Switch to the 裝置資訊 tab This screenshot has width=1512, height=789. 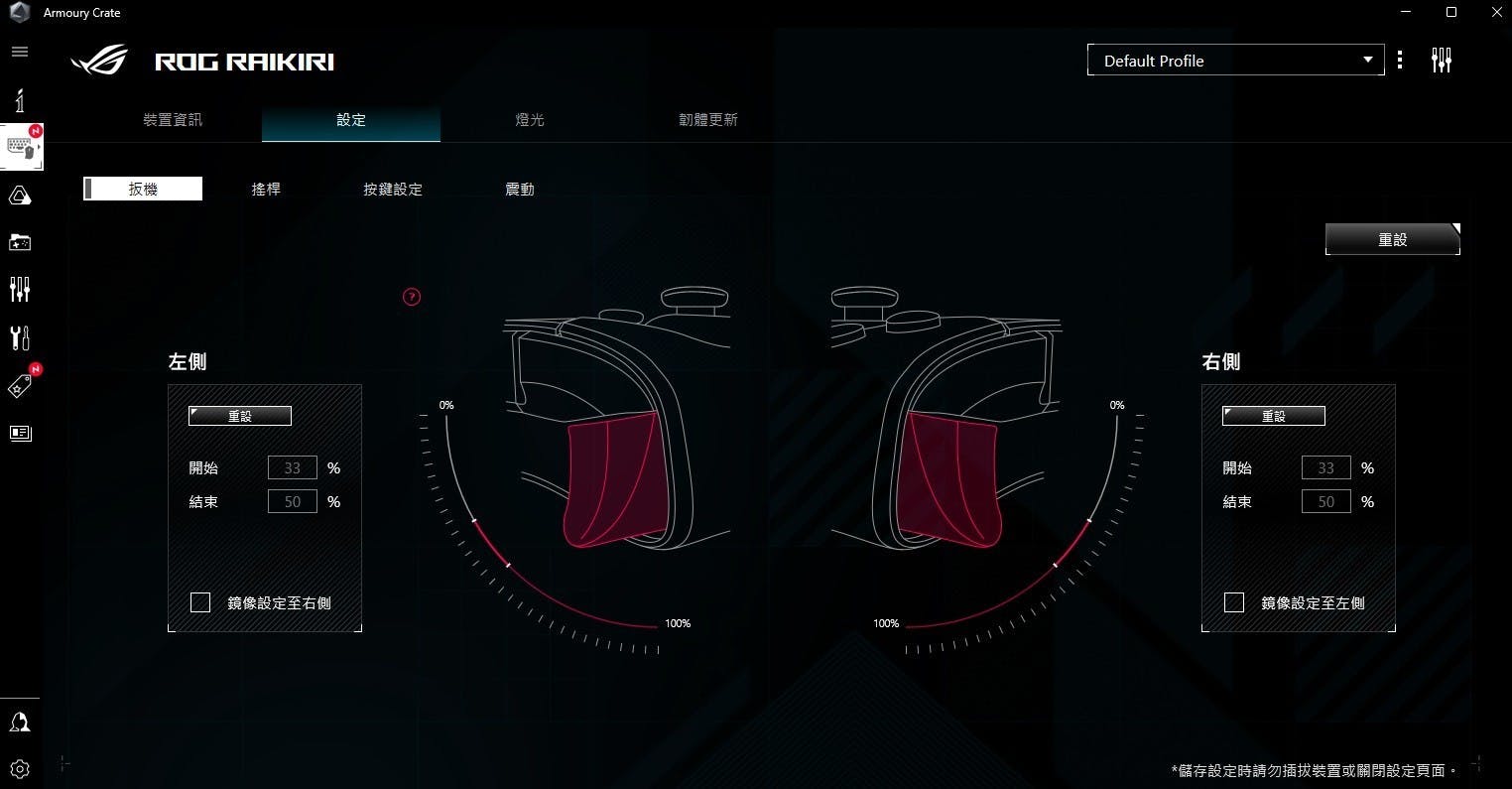(x=173, y=120)
